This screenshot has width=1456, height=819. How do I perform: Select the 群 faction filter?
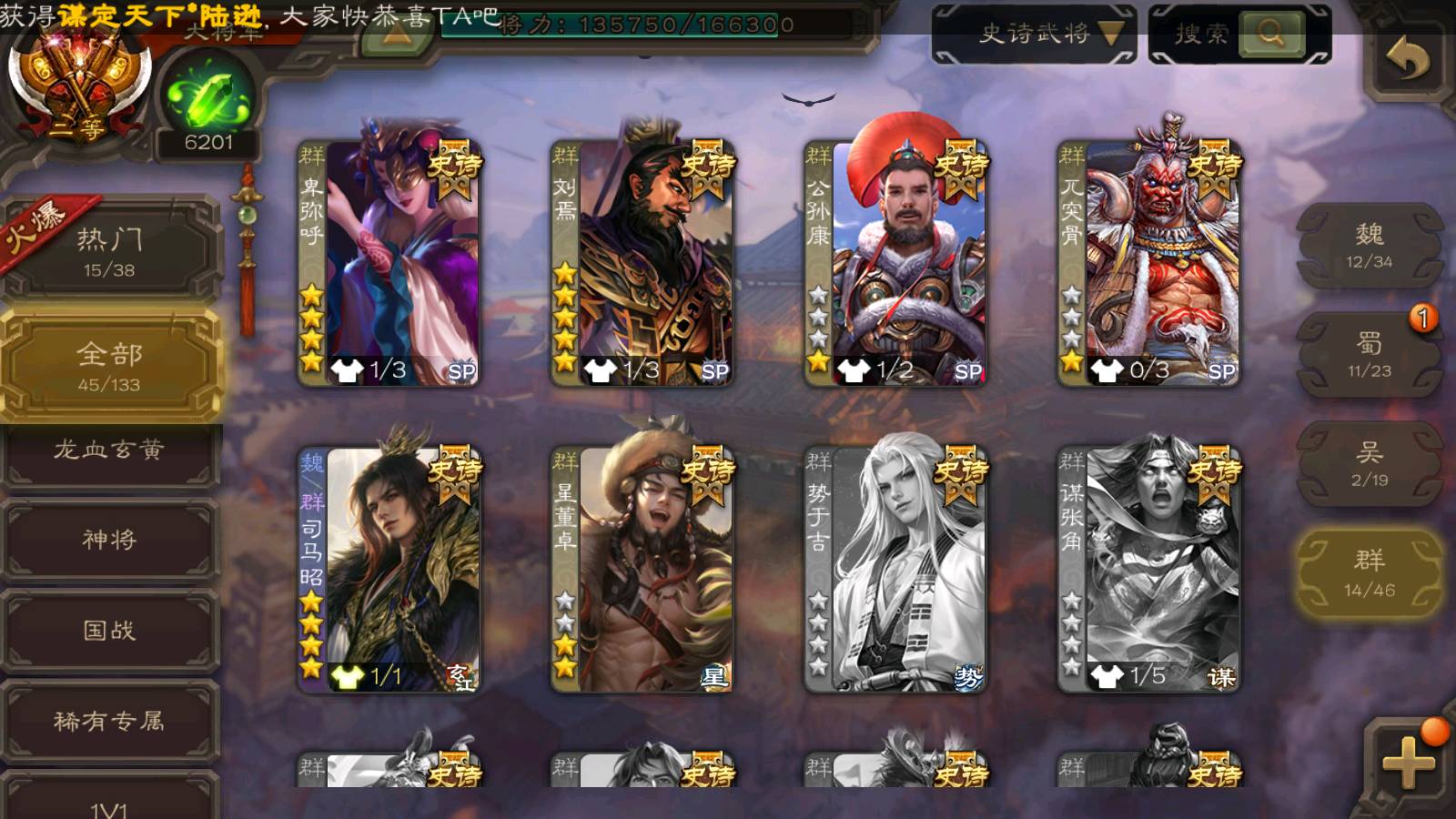[1369, 573]
